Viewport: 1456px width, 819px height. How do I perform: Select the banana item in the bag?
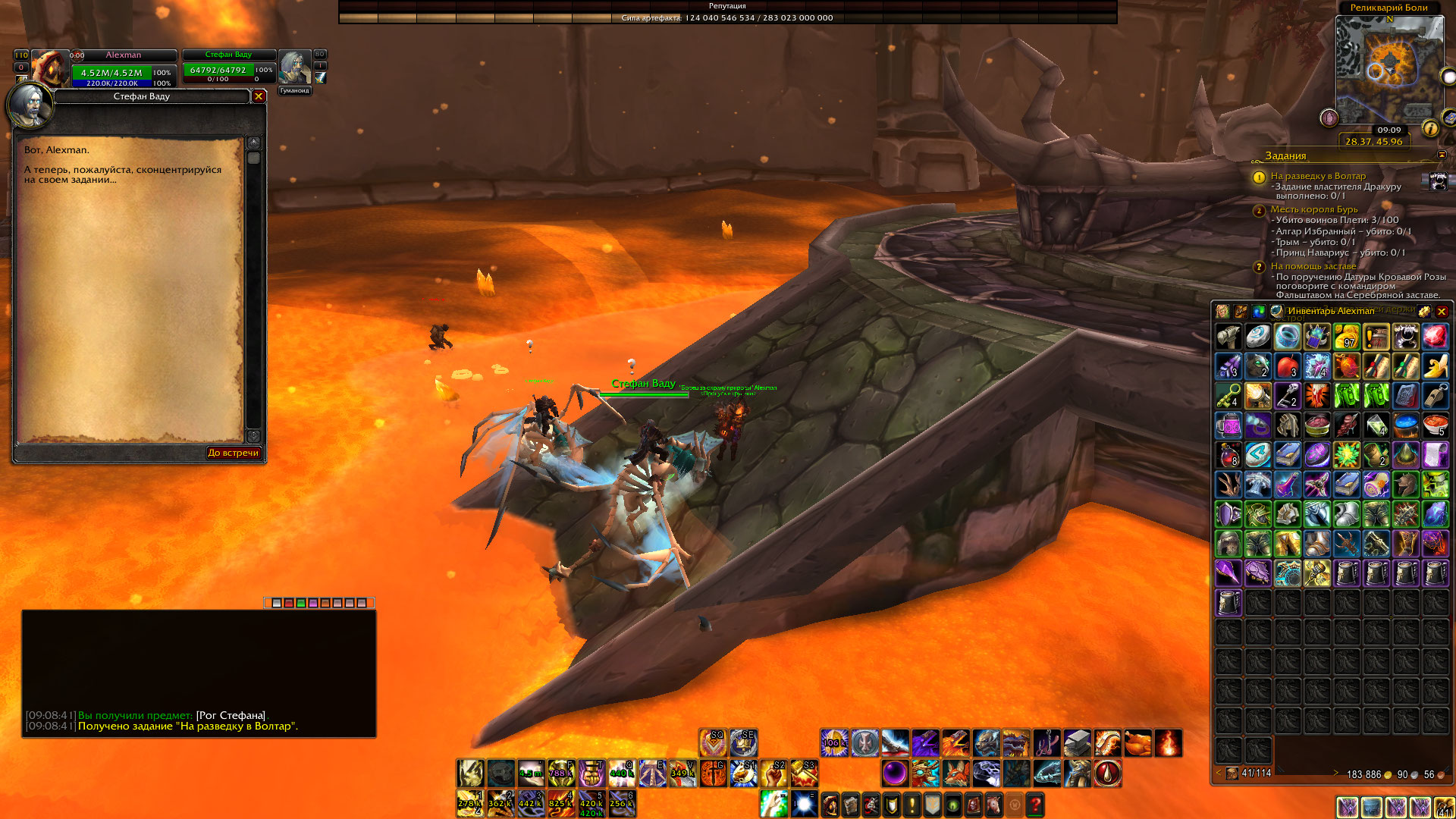[x=1435, y=366]
